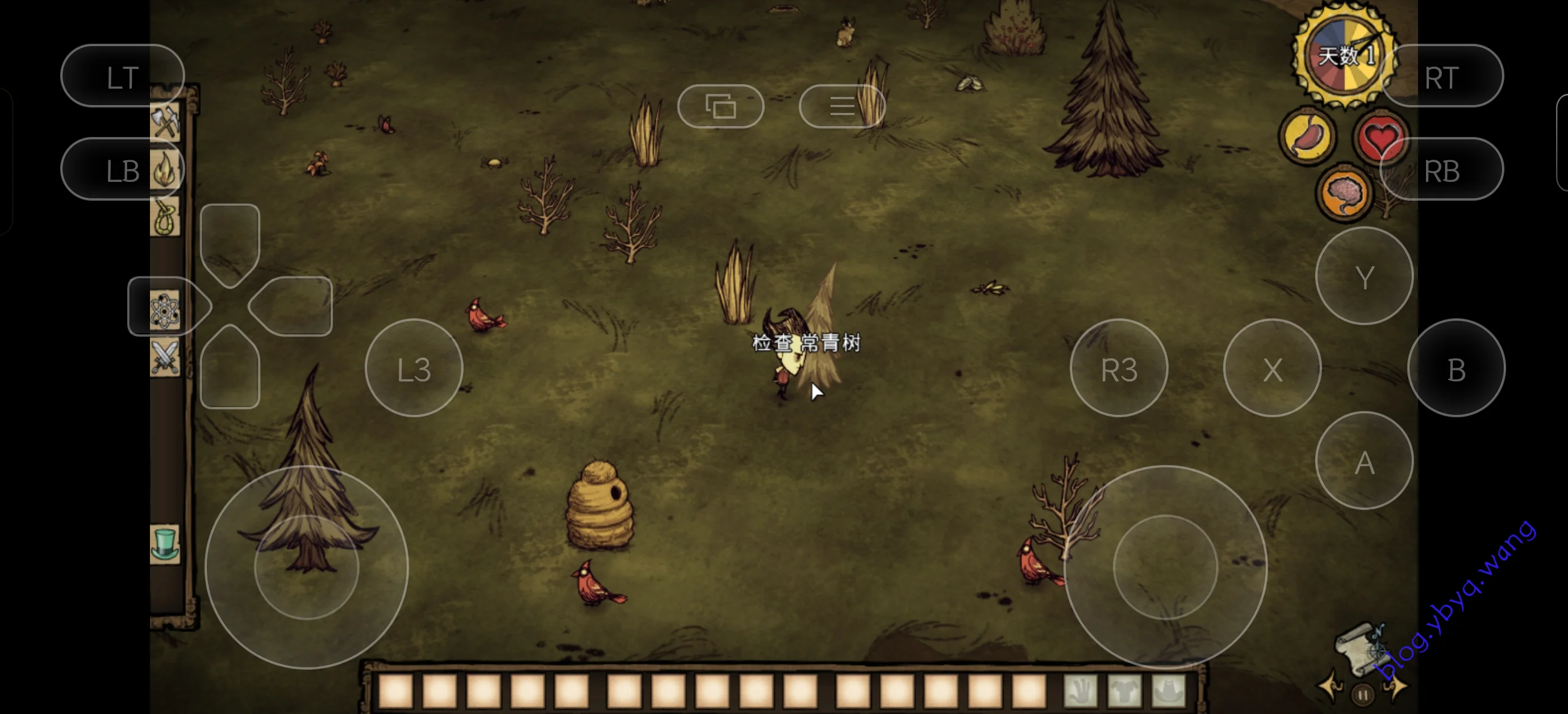Open the Tools crafting tab with axe and pickaxe
This screenshot has height=714, width=1568.
point(165,122)
